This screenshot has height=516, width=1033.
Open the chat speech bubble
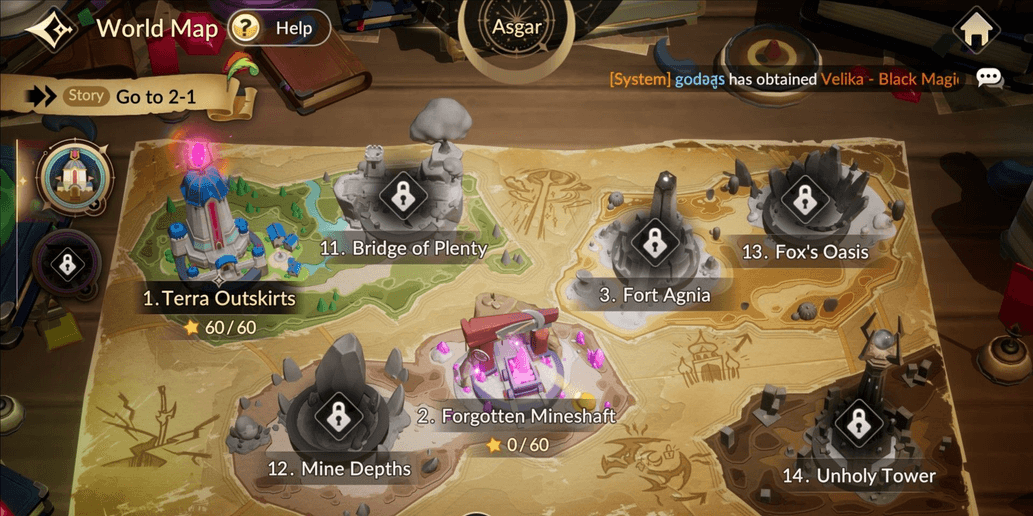tap(989, 78)
